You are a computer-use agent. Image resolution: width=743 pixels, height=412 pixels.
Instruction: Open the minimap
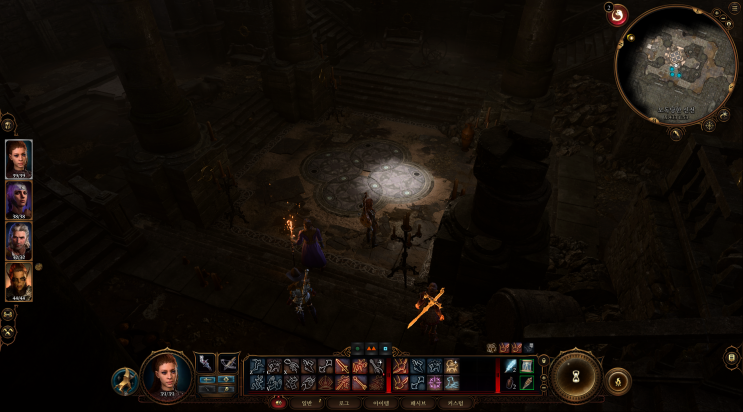[x=675, y=65]
